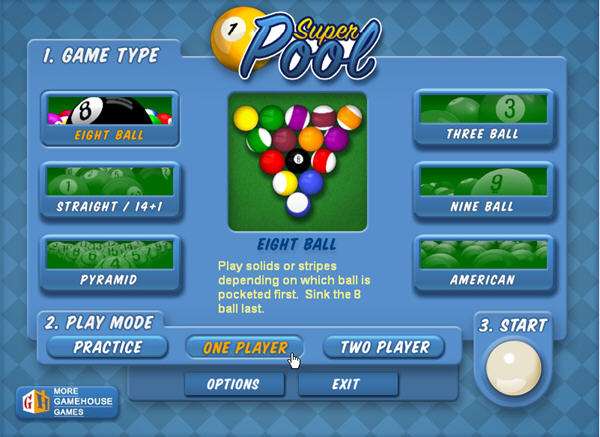Open More GameHouse Games link
The height and width of the screenshot is (437, 600).
click(67, 403)
